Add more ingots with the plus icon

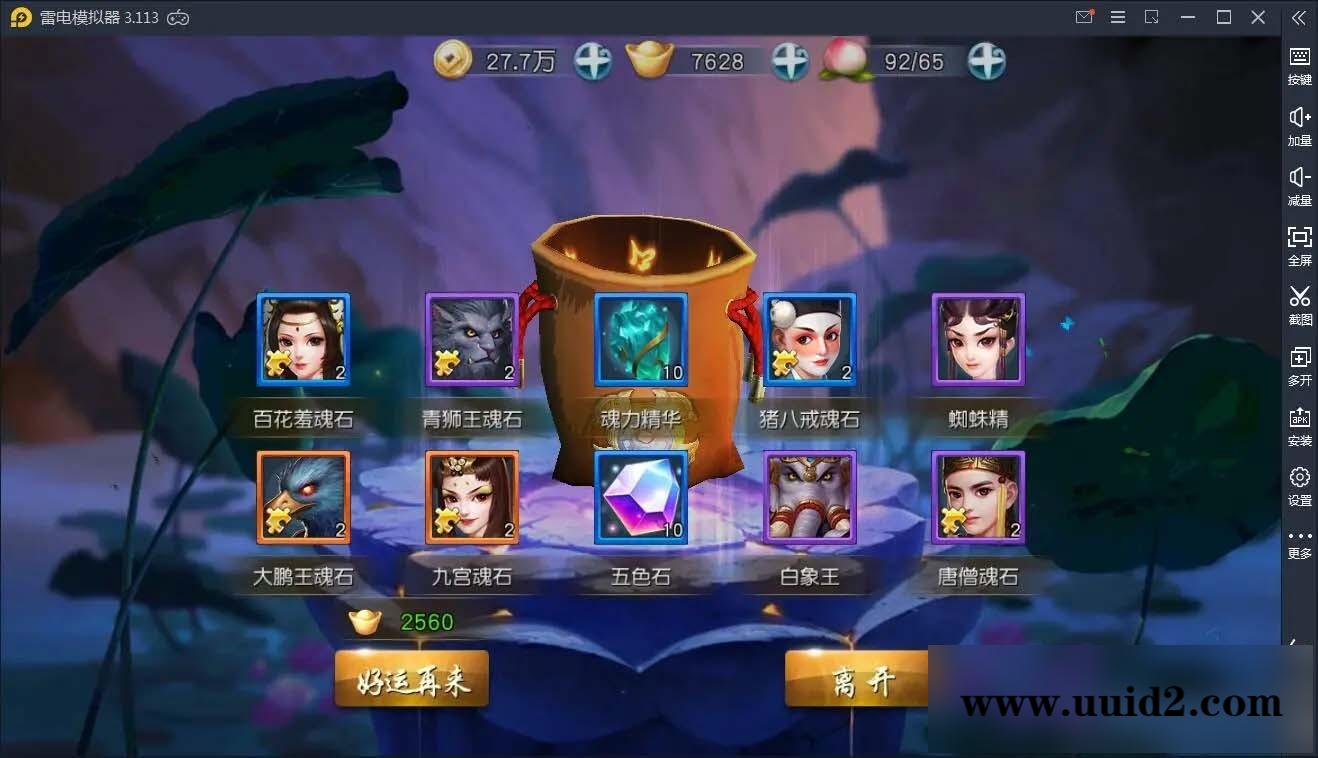coord(790,60)
